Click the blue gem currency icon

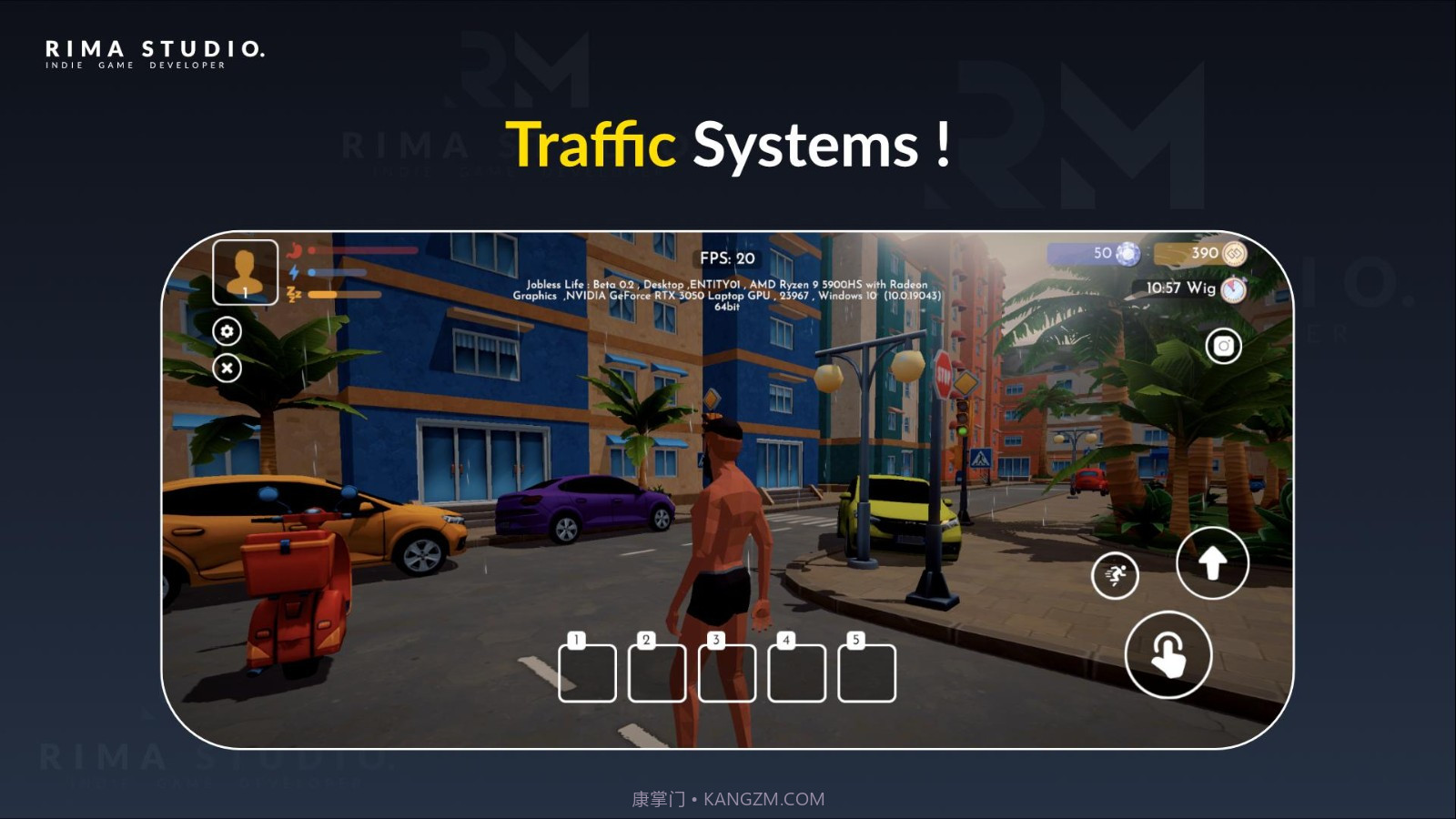[1127, 253]
